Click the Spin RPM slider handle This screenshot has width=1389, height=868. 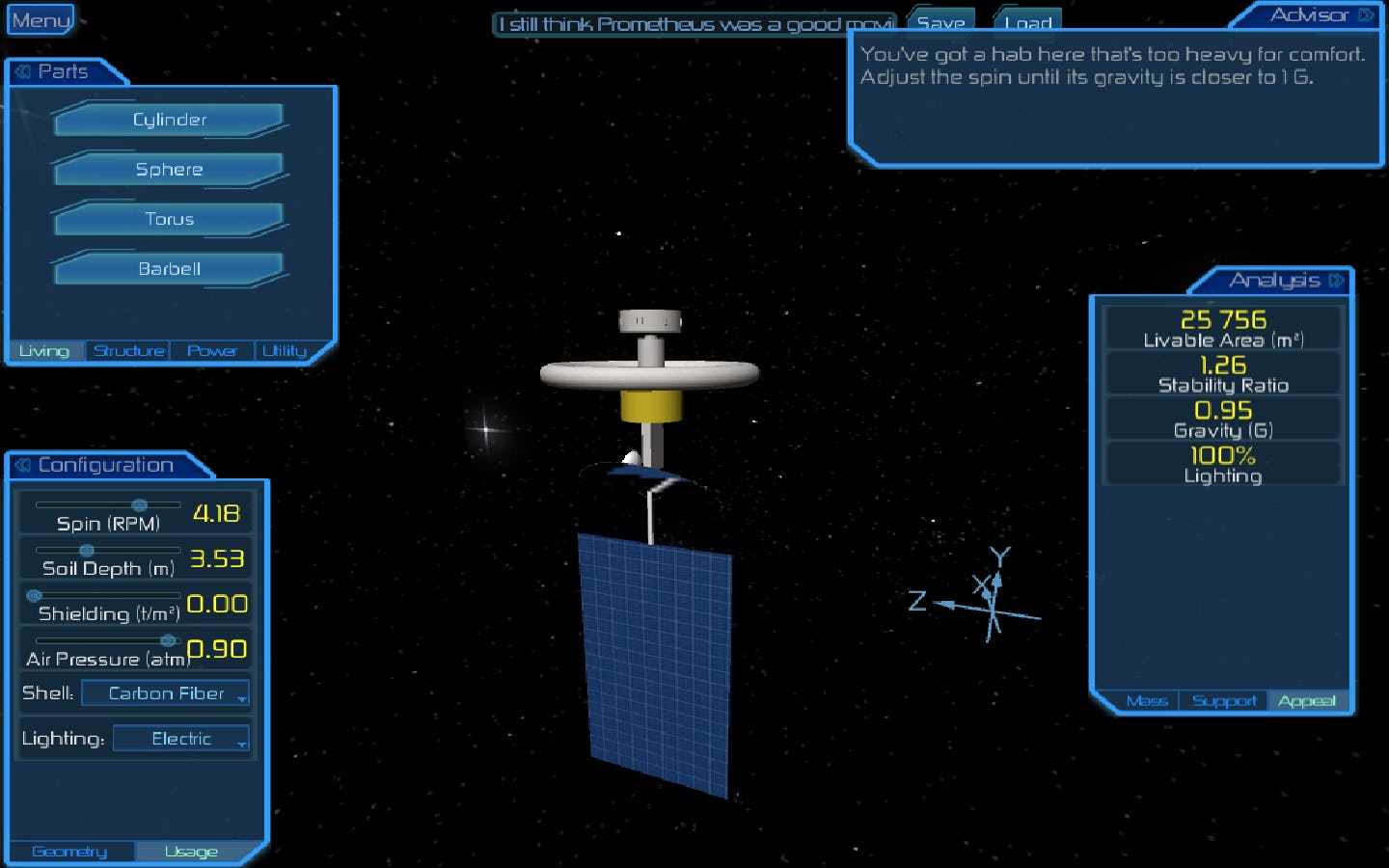click(141, 503)
